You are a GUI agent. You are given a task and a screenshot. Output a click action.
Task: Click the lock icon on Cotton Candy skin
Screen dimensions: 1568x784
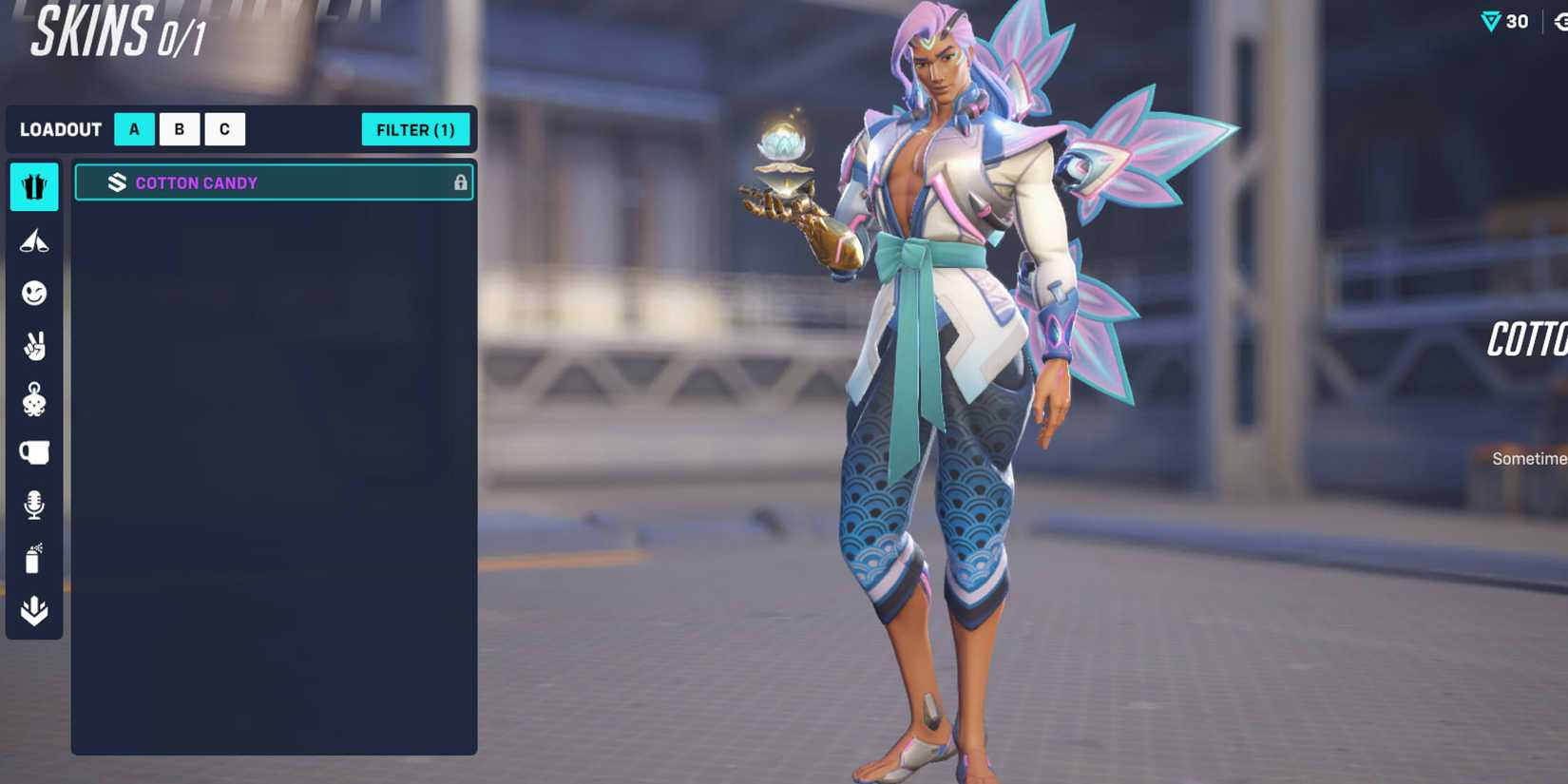[x=460, y=182]
